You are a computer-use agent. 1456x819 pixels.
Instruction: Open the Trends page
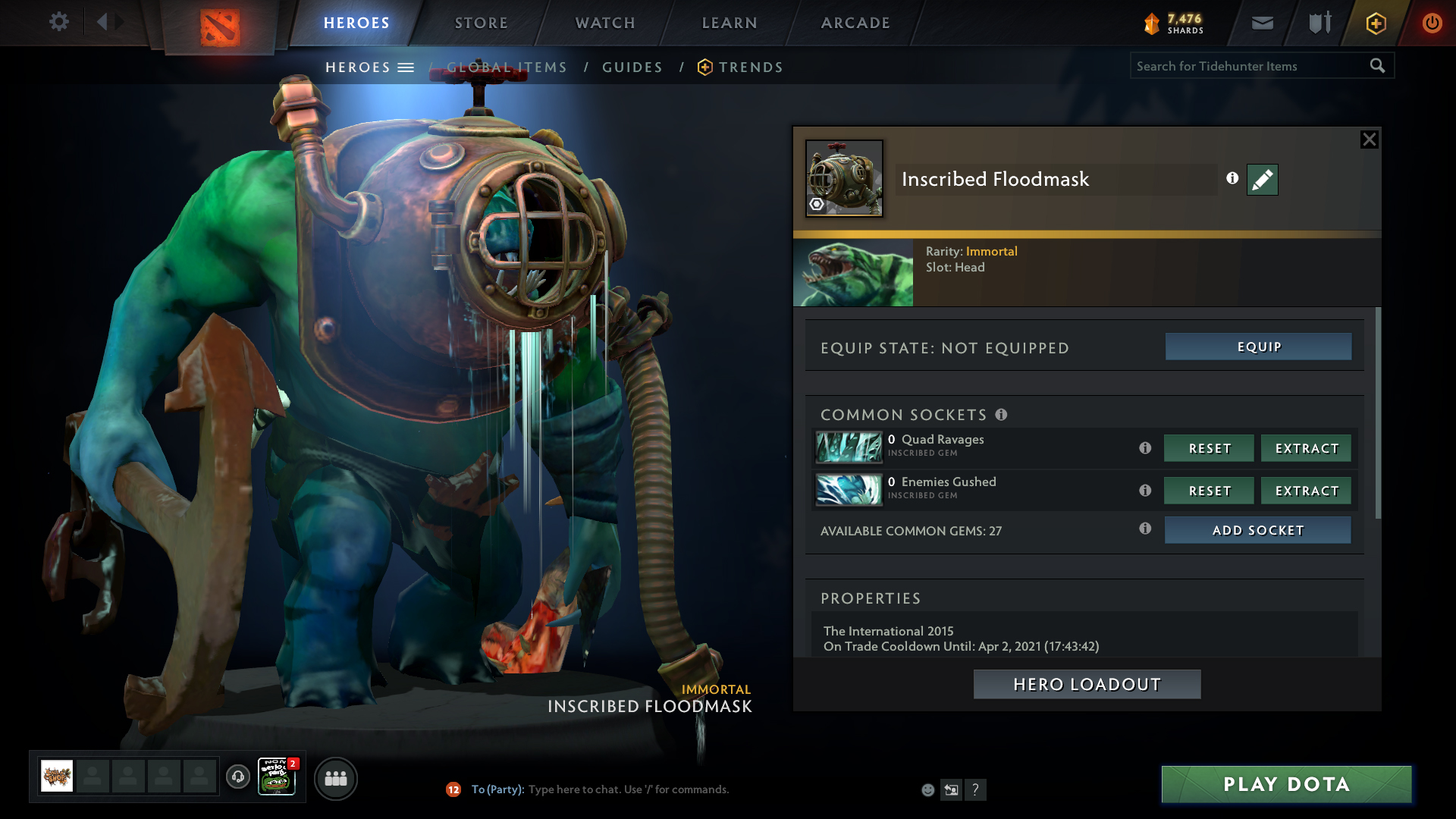751,67
